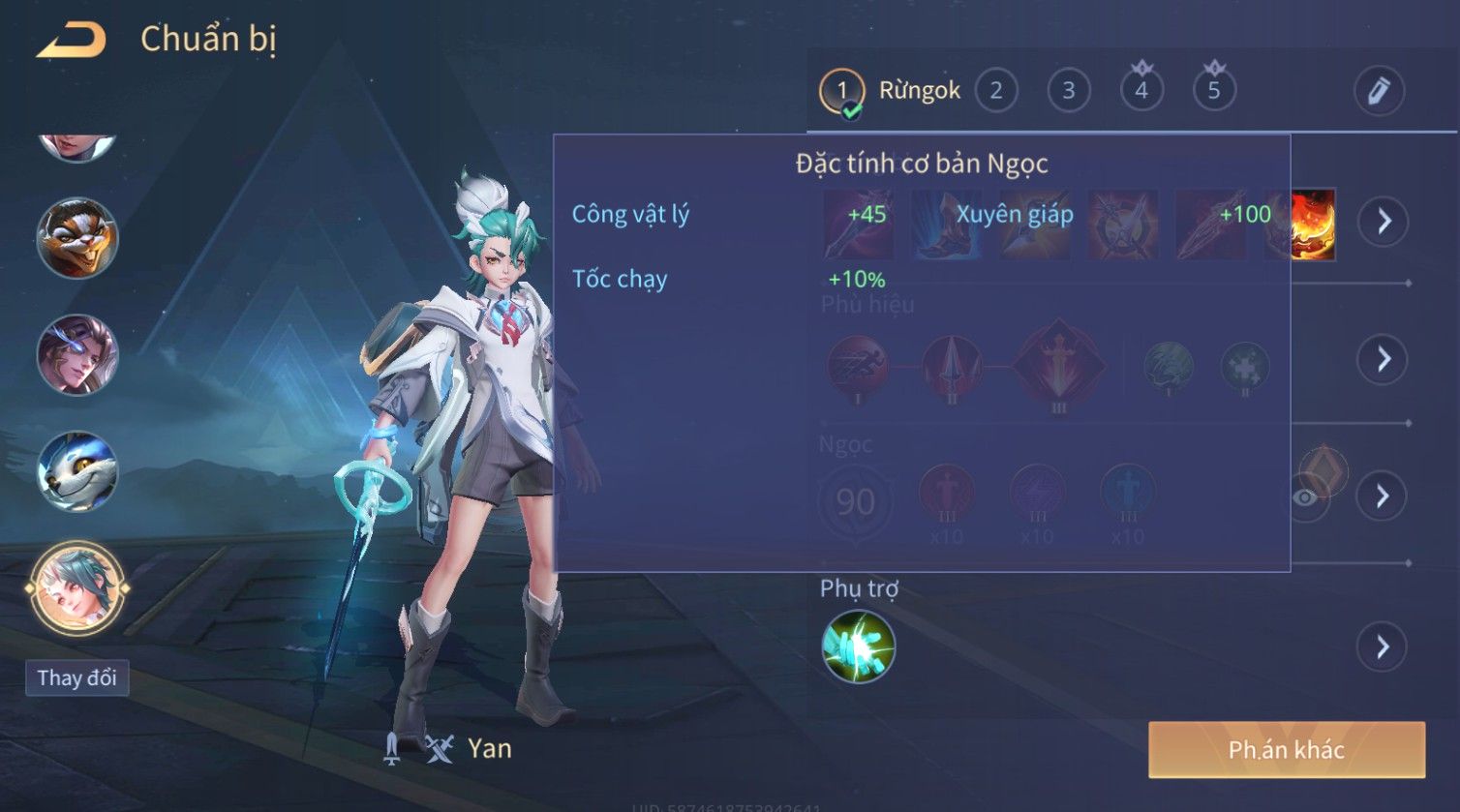This screenshot has width=1460, height=812.
Task: Switch to preset tab 5
Action: [x=1214, y=91]
